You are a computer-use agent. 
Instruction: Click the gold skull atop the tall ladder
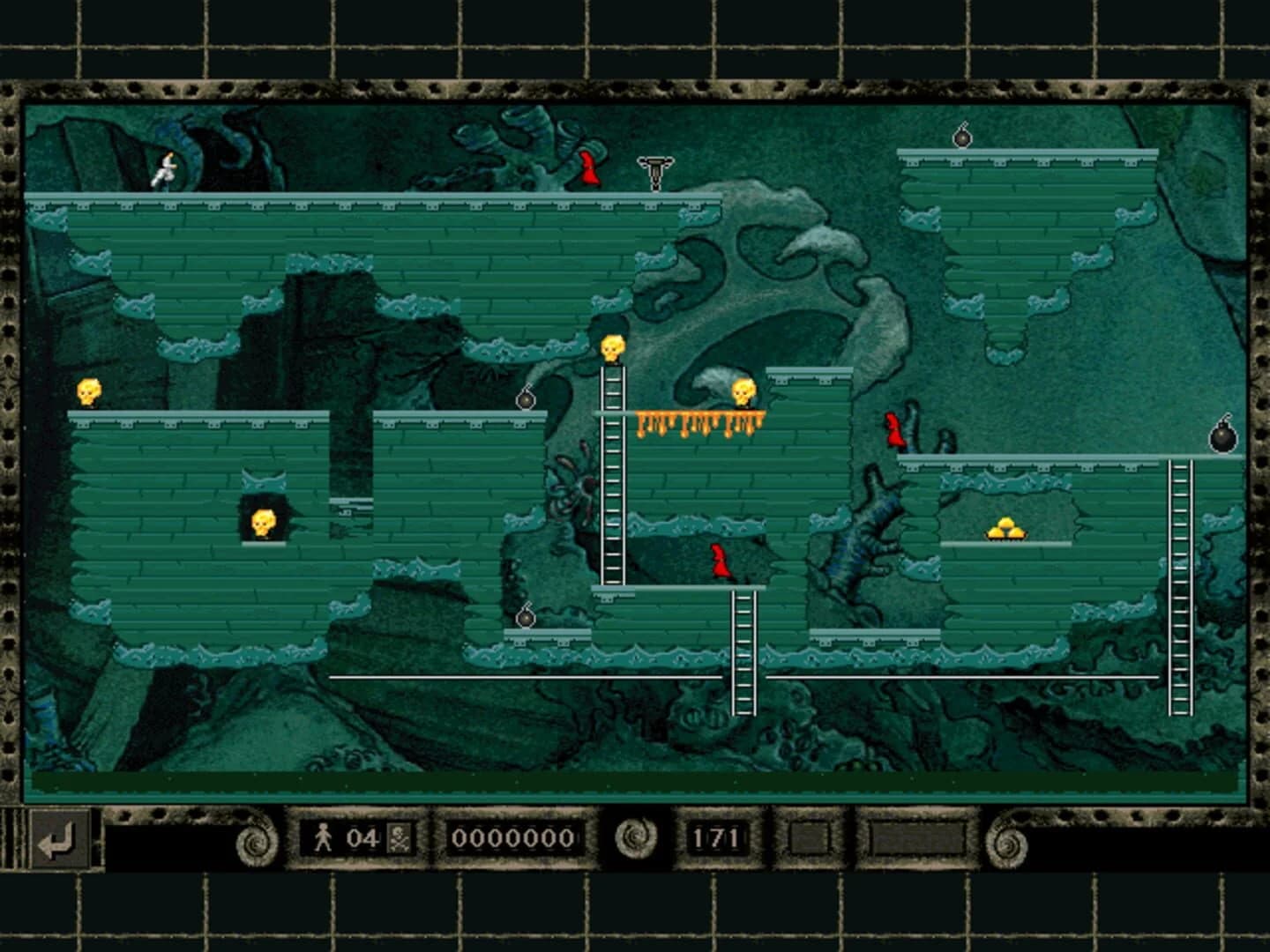pos(610,346)
